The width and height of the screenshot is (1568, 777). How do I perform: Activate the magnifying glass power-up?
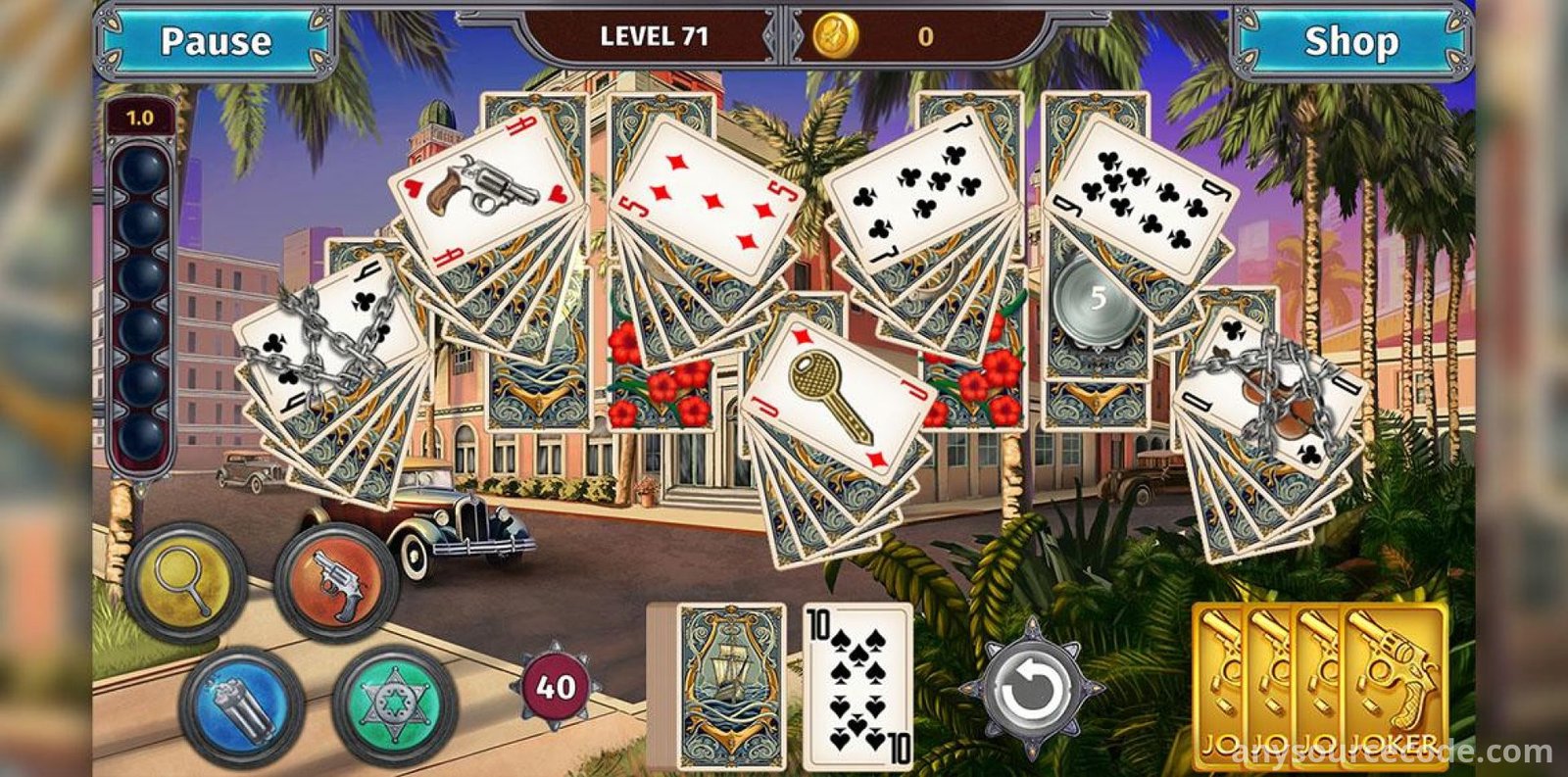tap(184, 584)
